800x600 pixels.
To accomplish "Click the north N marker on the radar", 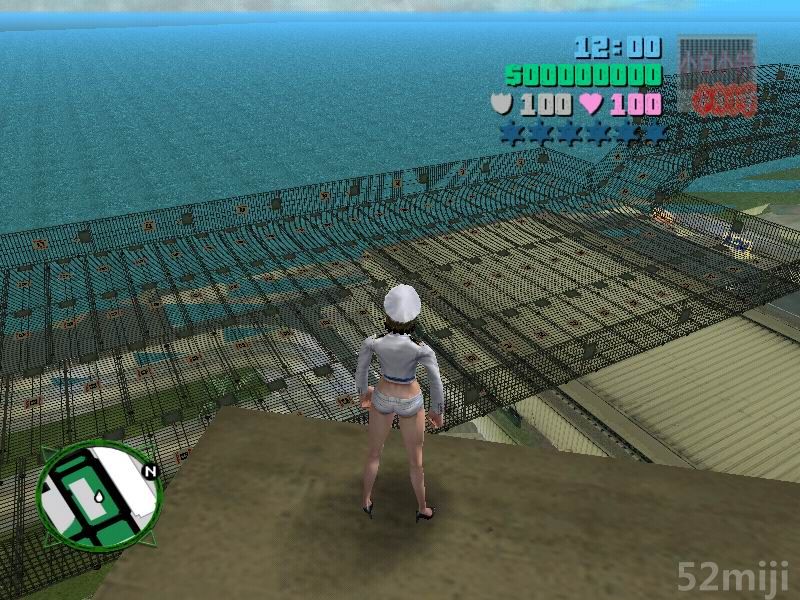I will pos(151,471).
